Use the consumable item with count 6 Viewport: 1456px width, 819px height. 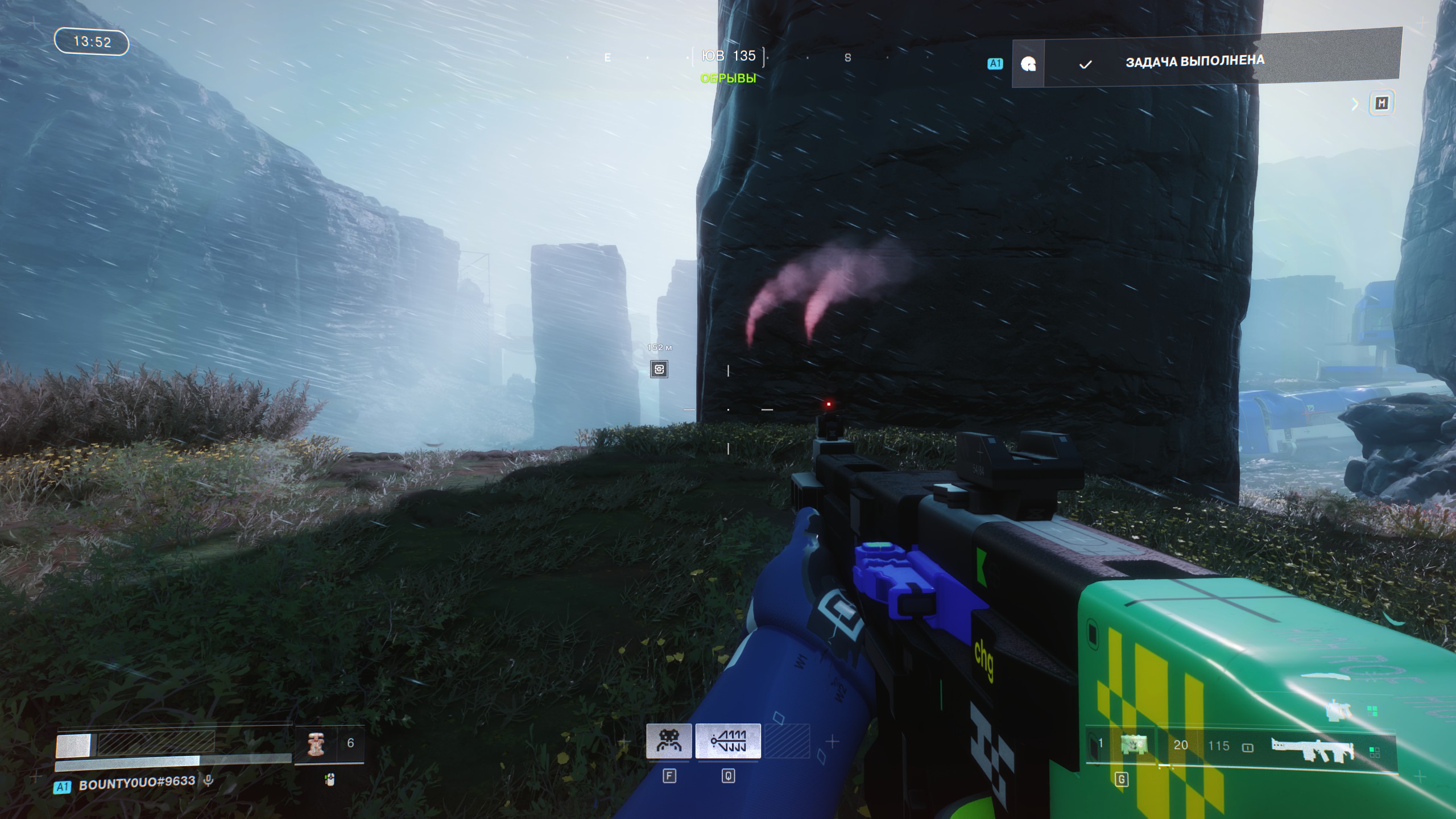316,744
